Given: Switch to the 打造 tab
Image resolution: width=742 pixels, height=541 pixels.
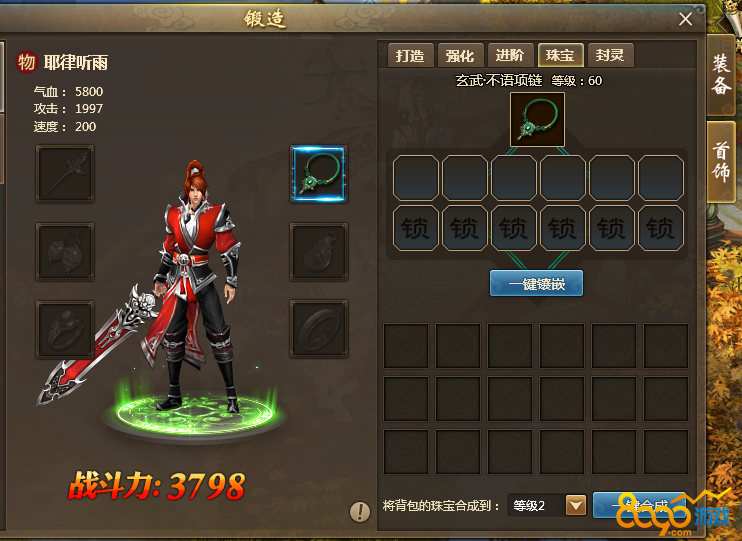Looking at the screenshot, I should (x=409, y=56).
